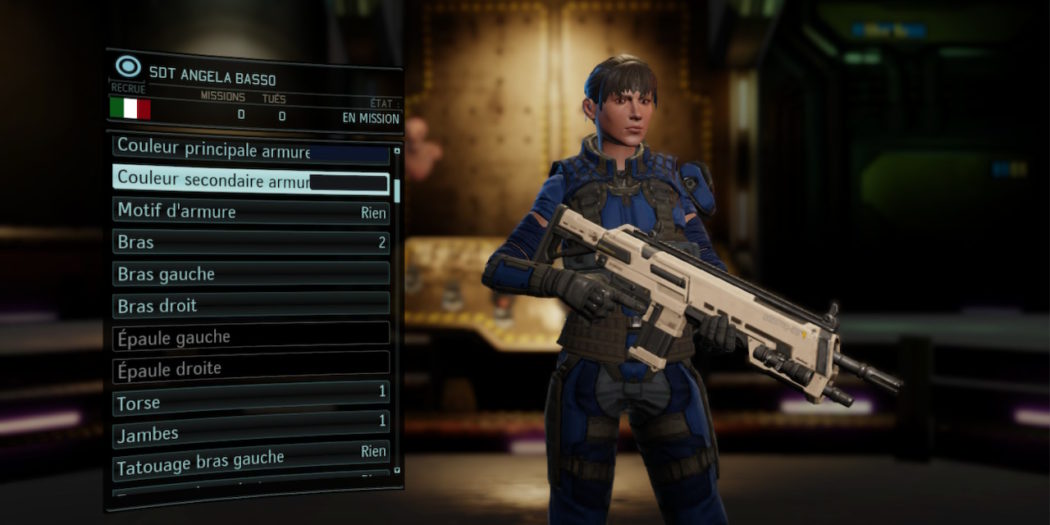This screenshot has height=525, width=1050.
Task: Change the Jambes option
Action: [x=250, y=430]
